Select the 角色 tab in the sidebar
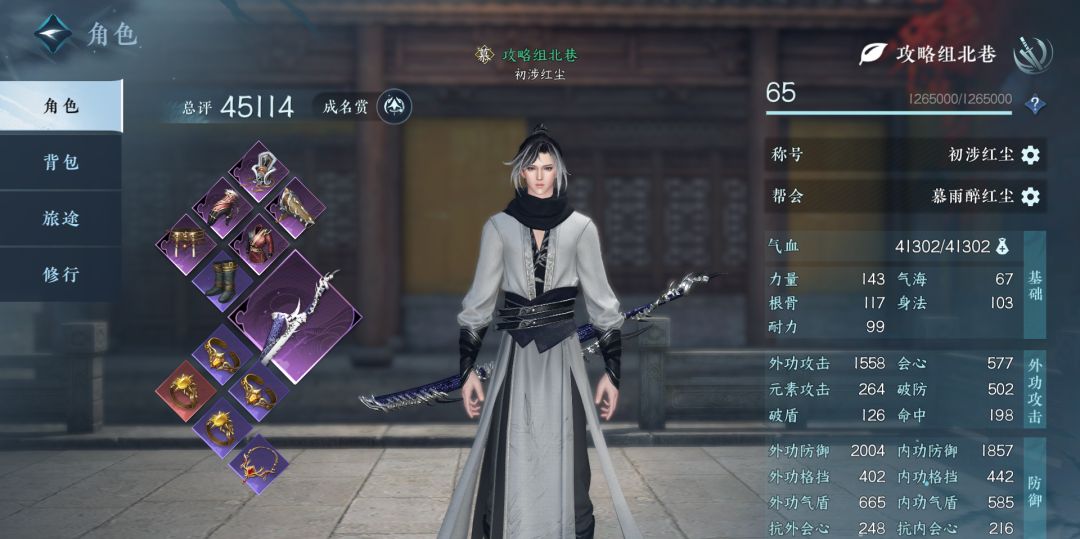This screenshot has width=1080, height=539. coord(60,106)
